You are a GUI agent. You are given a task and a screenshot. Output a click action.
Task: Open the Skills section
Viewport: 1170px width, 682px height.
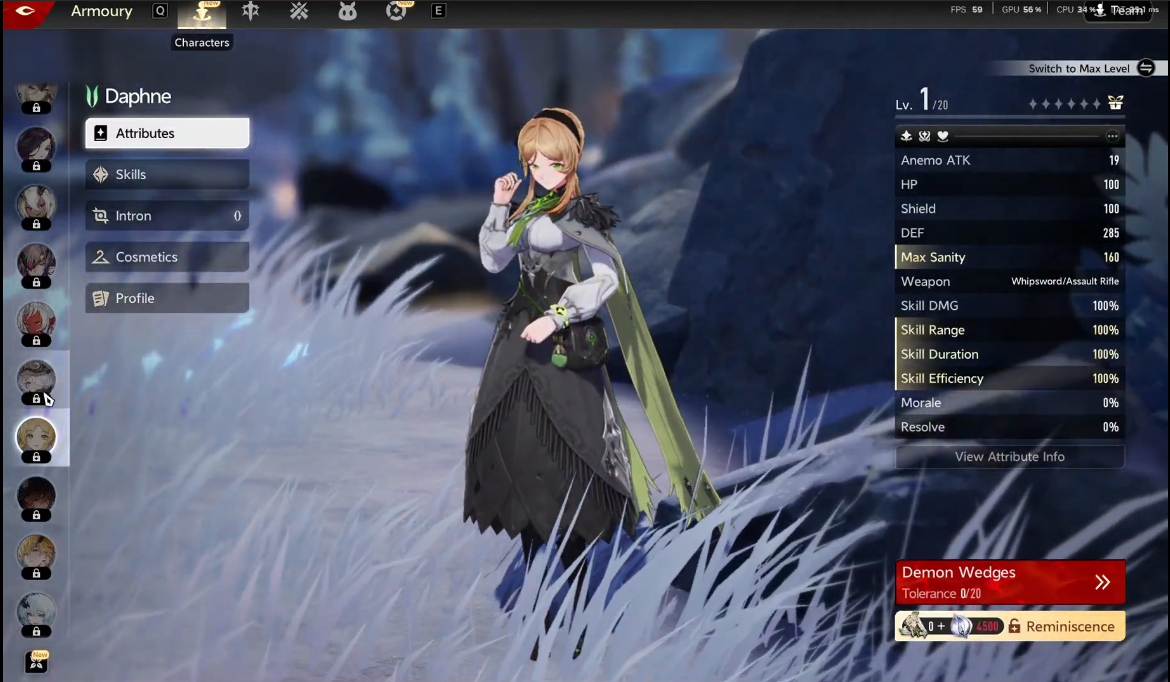point(167,174)
